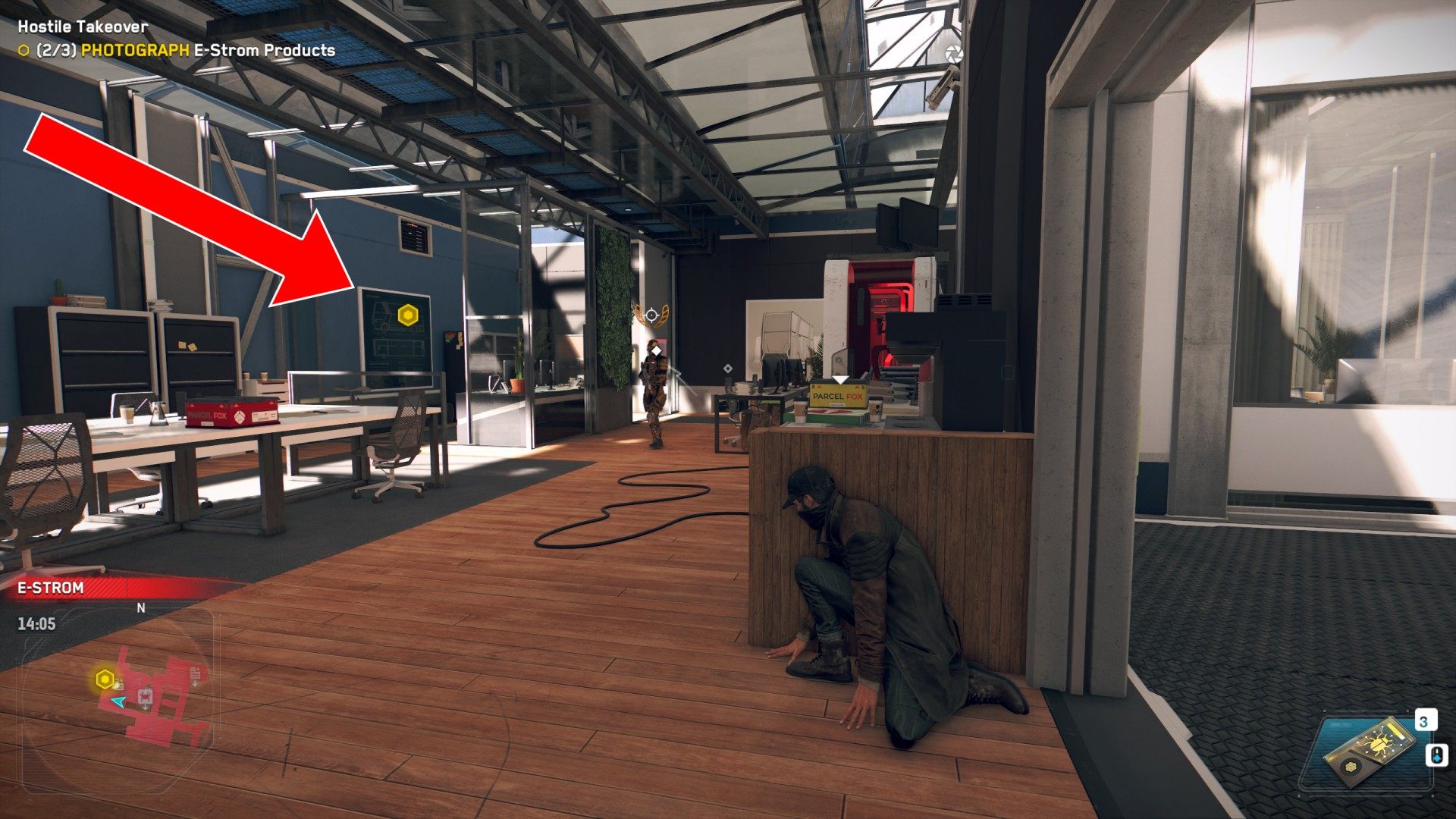The image size is (1456, 819).
Task: Click the yellow hexagon waypoint on the blueprint board
Action: (x=408, y=315)
